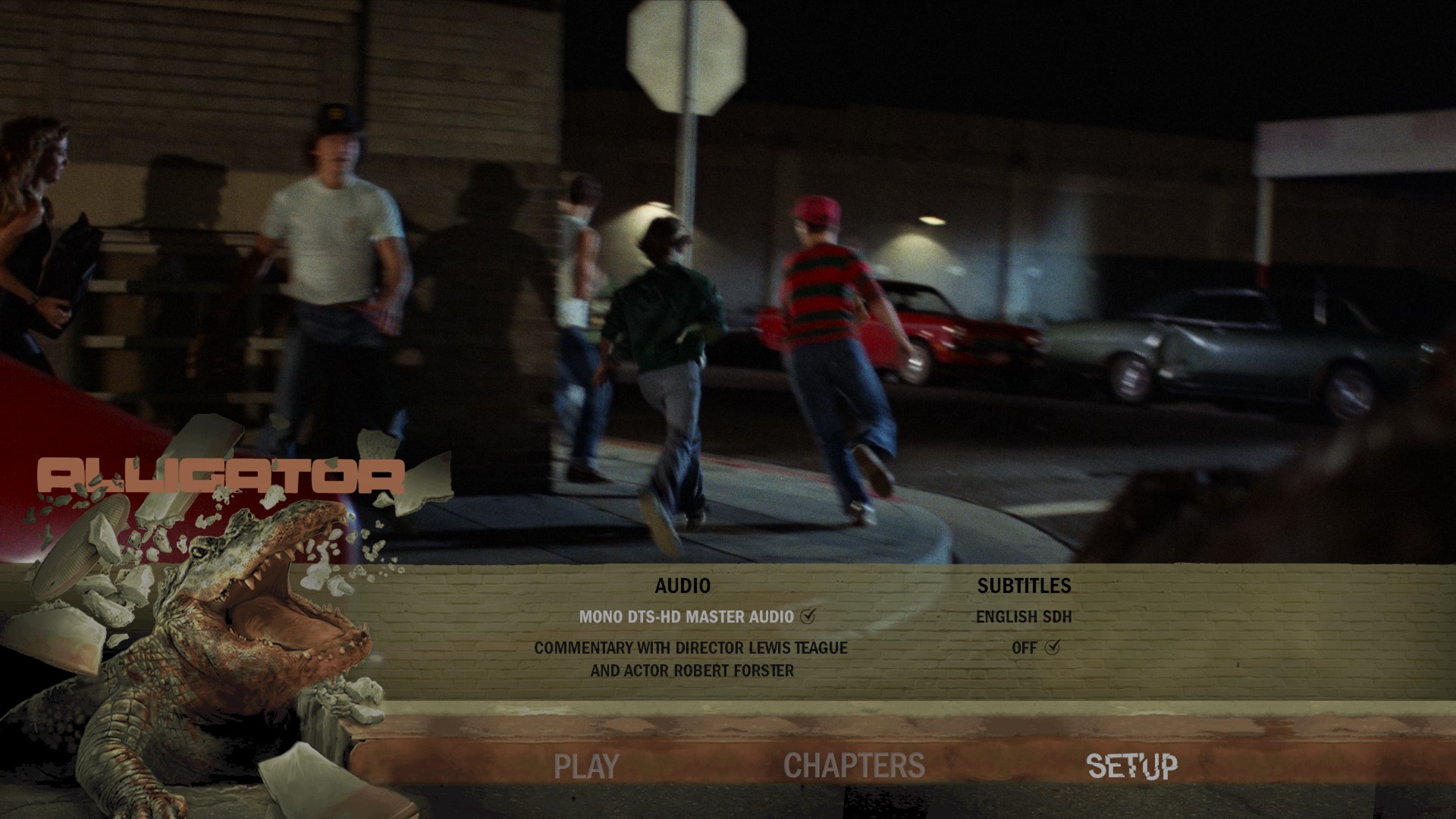Open the Chapters menu

854,766
